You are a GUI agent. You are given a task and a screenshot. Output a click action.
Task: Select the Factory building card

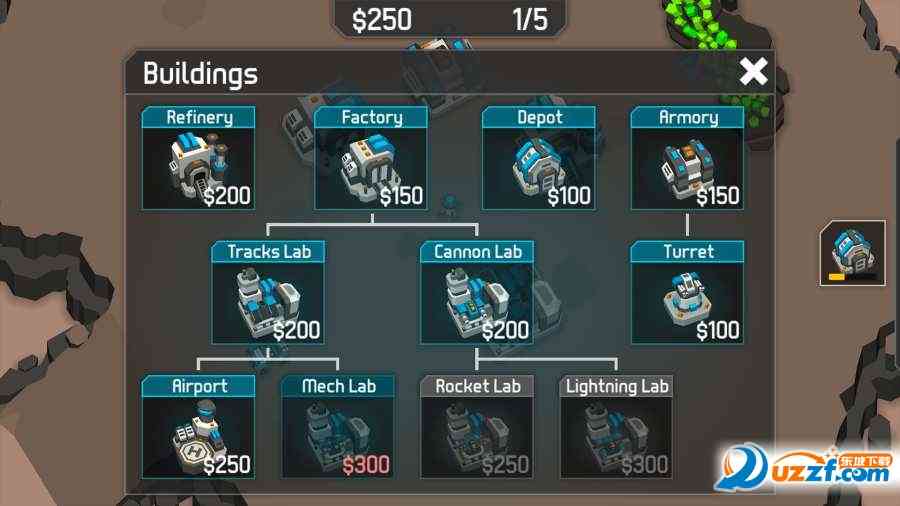click(x=371, y=159)
